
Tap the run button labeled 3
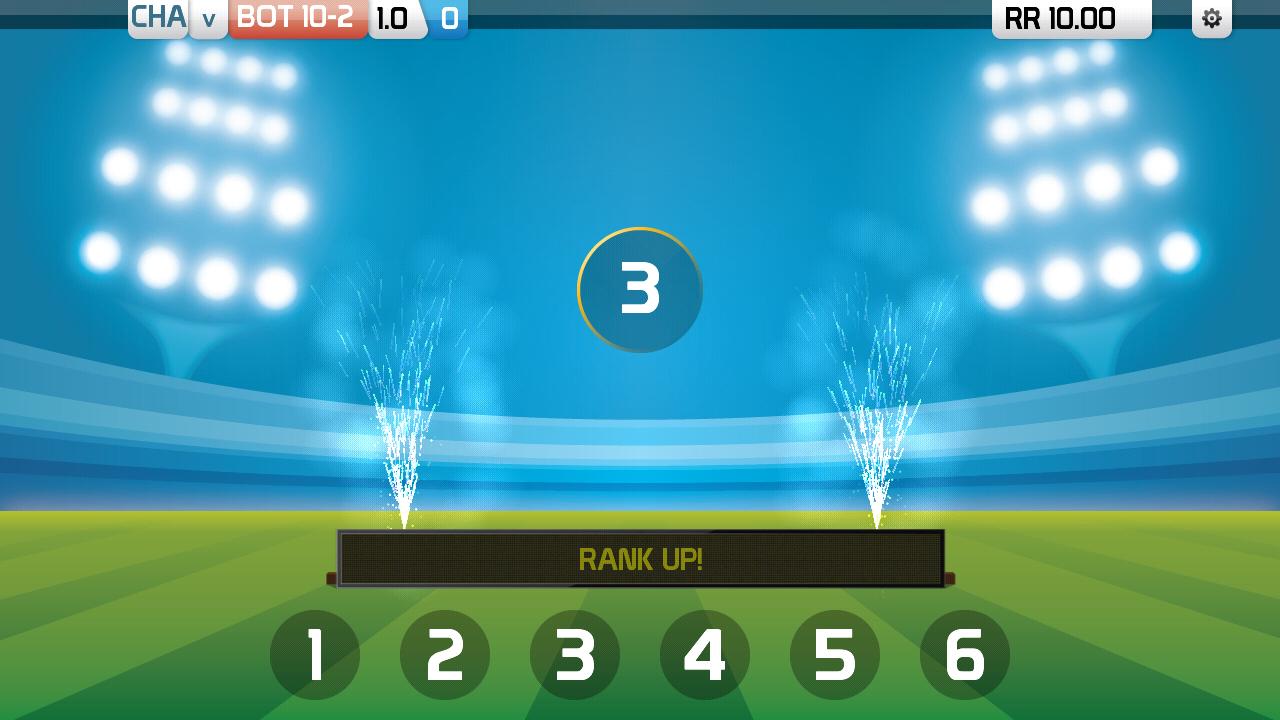(574, 655)
